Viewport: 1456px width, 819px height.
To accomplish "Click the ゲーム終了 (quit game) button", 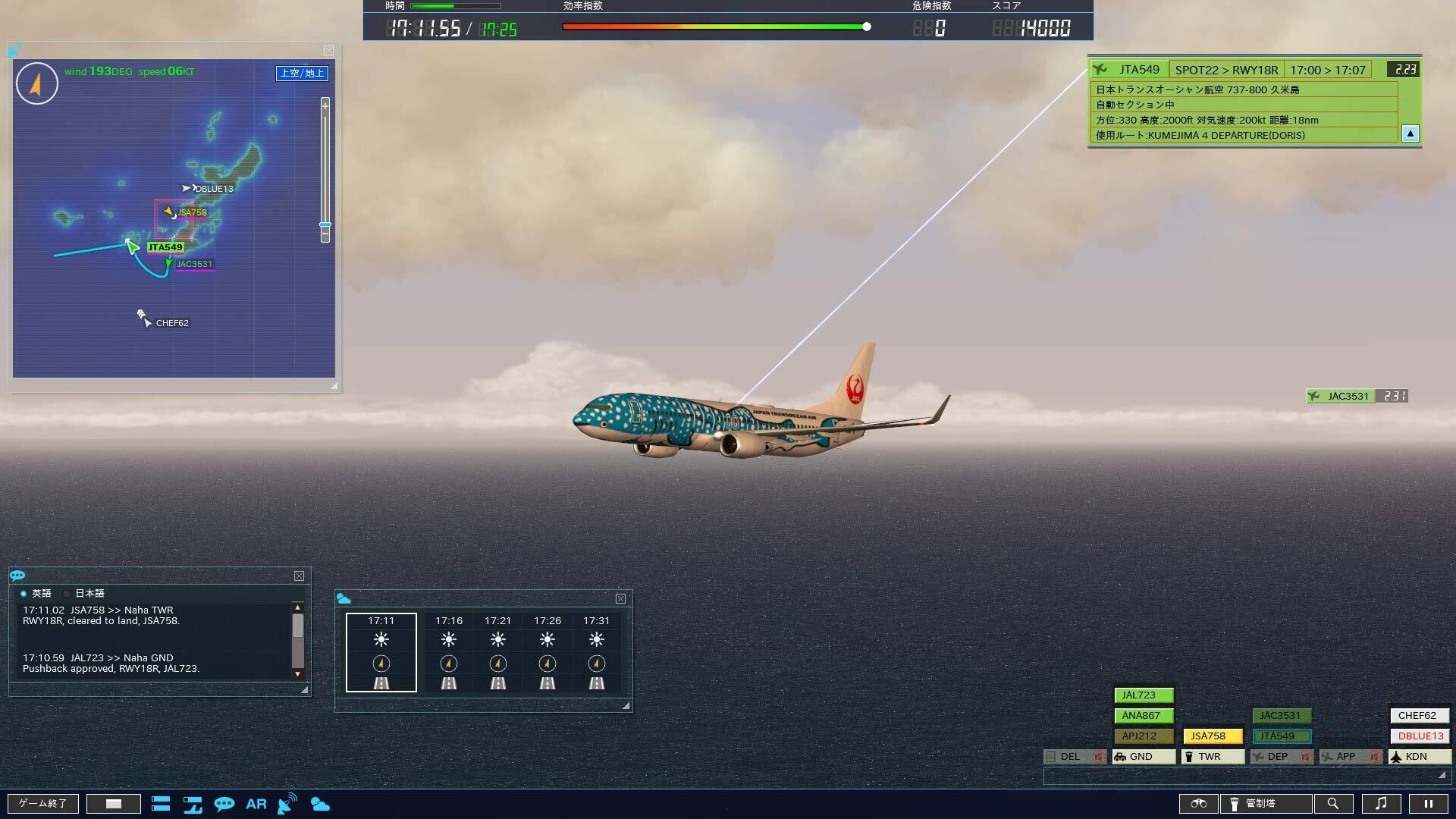I will pos(43,804).
